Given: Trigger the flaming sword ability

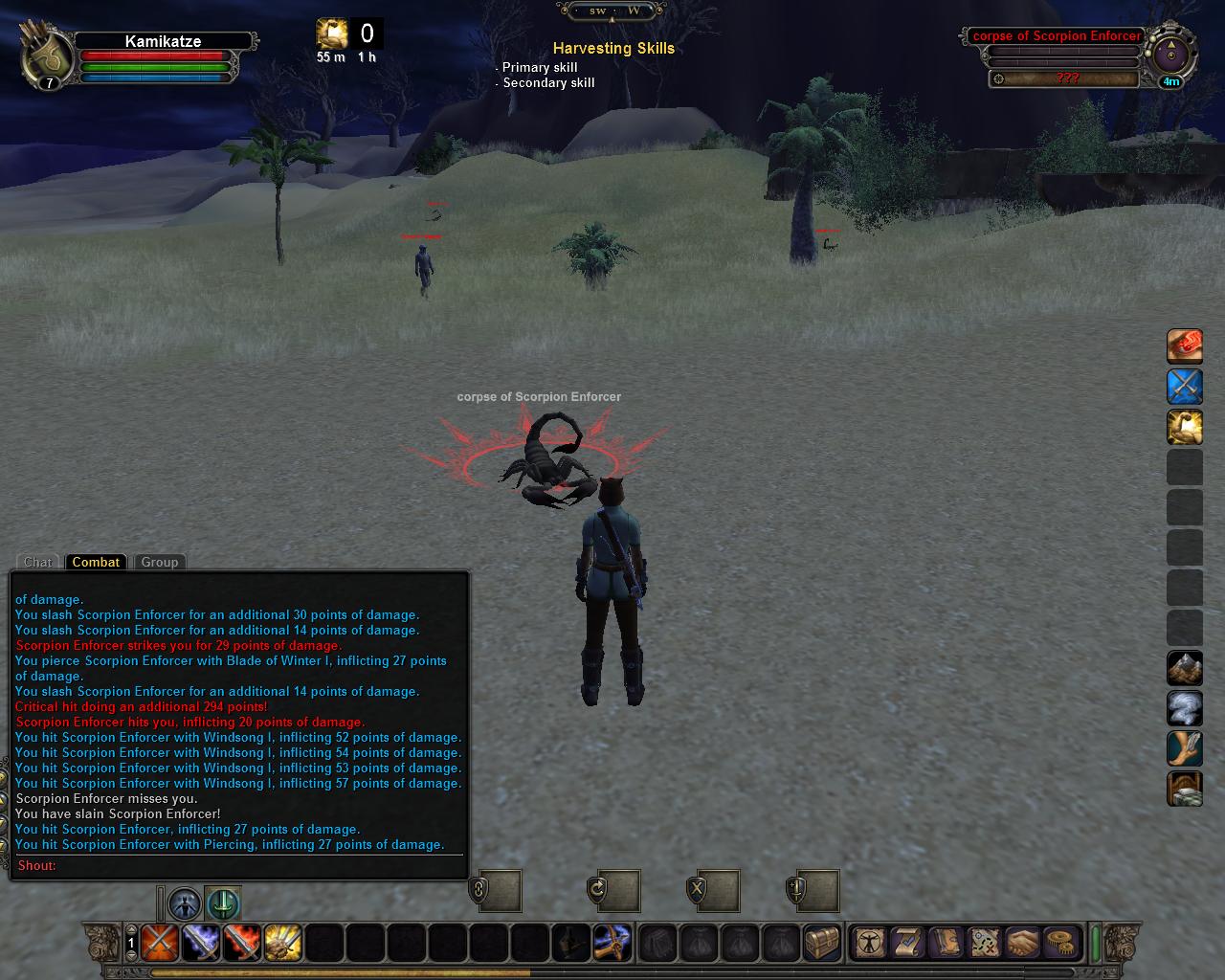Looking at the screenshot, I should point(241,944).
